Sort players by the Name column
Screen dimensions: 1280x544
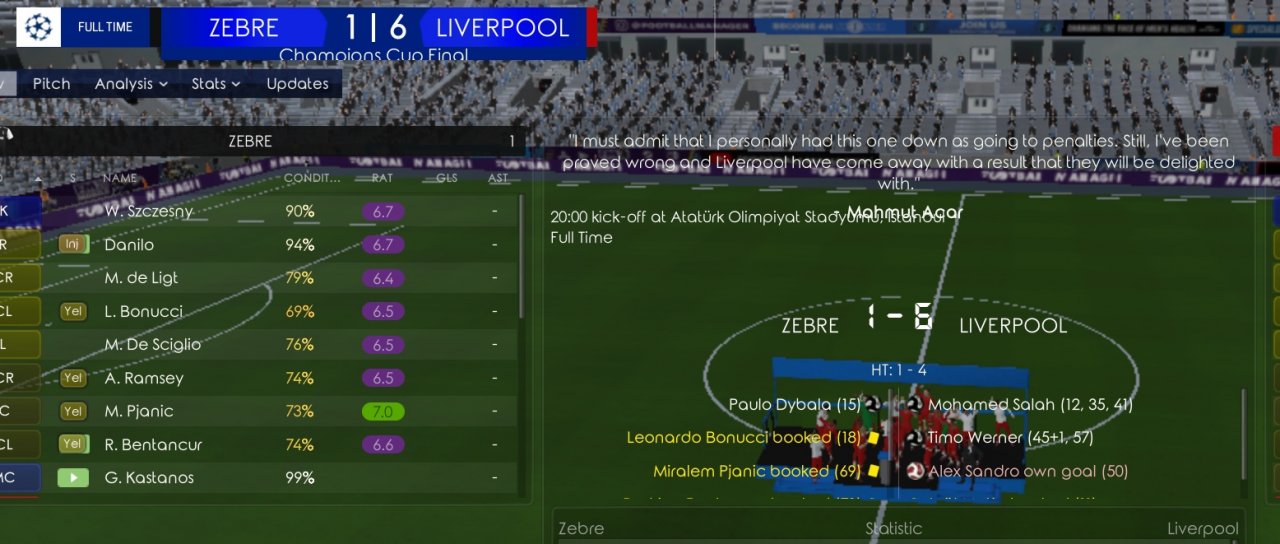coord(120,179)
